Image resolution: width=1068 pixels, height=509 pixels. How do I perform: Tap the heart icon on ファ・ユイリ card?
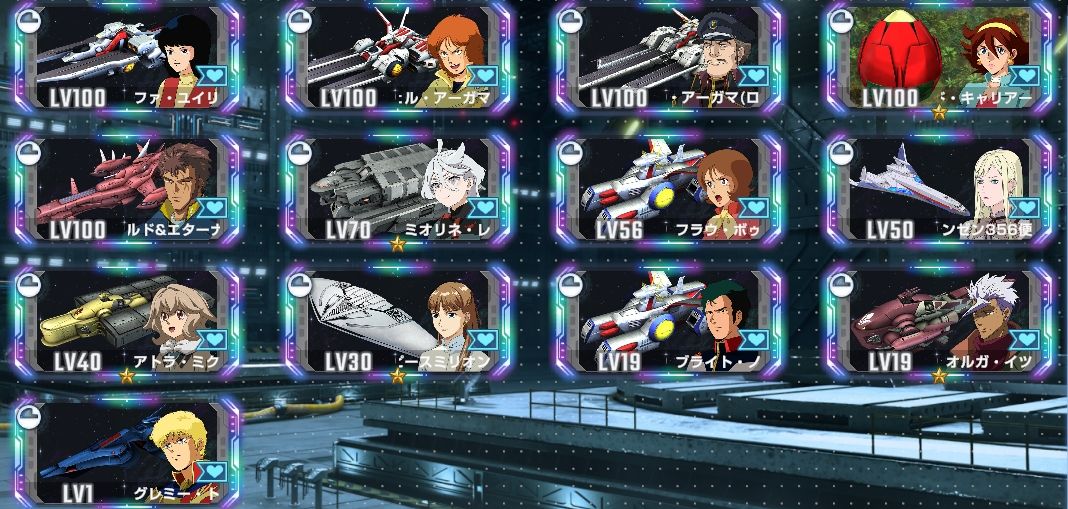coord(212,76)
